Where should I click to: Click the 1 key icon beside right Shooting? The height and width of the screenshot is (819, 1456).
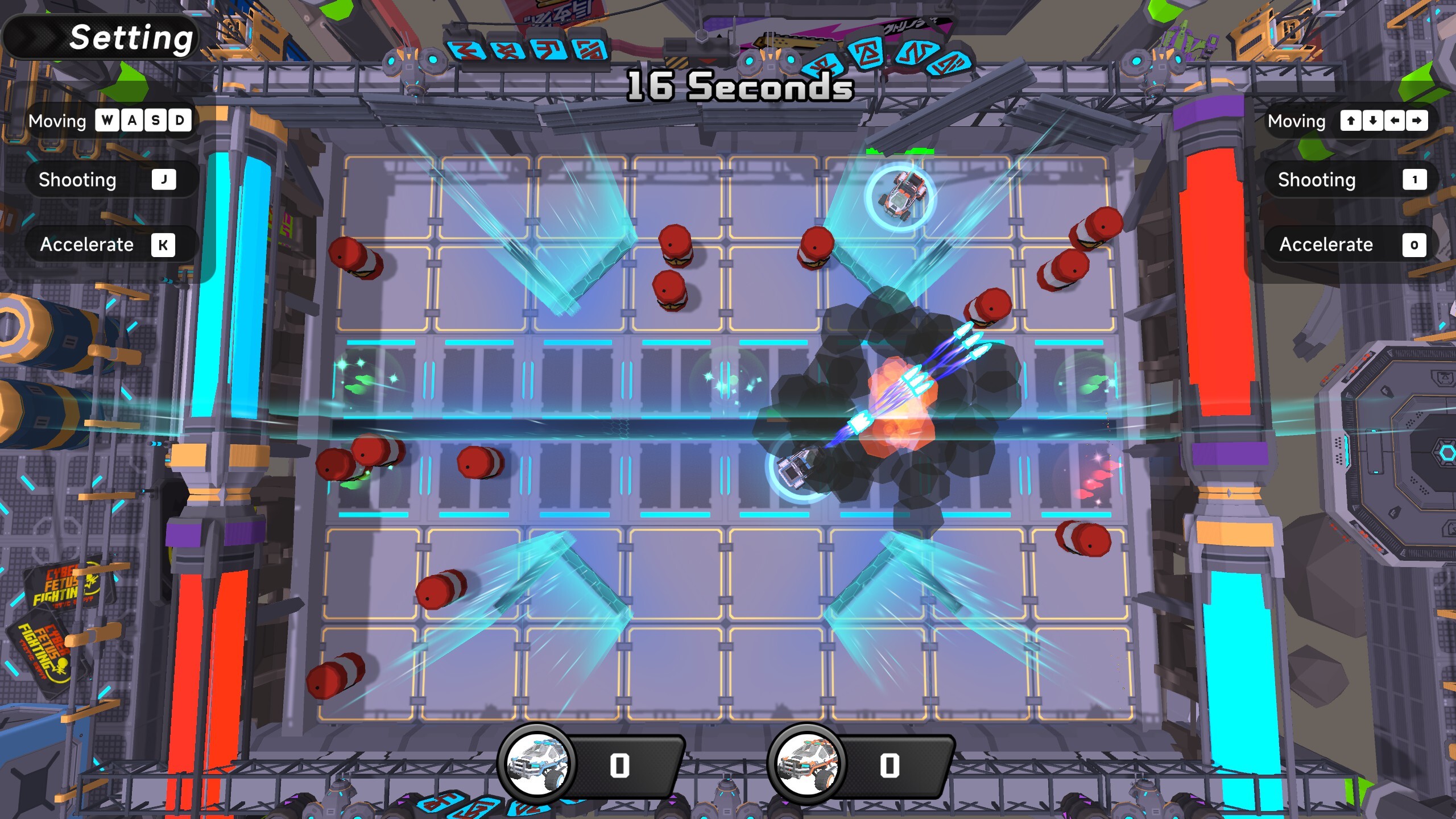pyautogui.click(x=1415, y=180)
